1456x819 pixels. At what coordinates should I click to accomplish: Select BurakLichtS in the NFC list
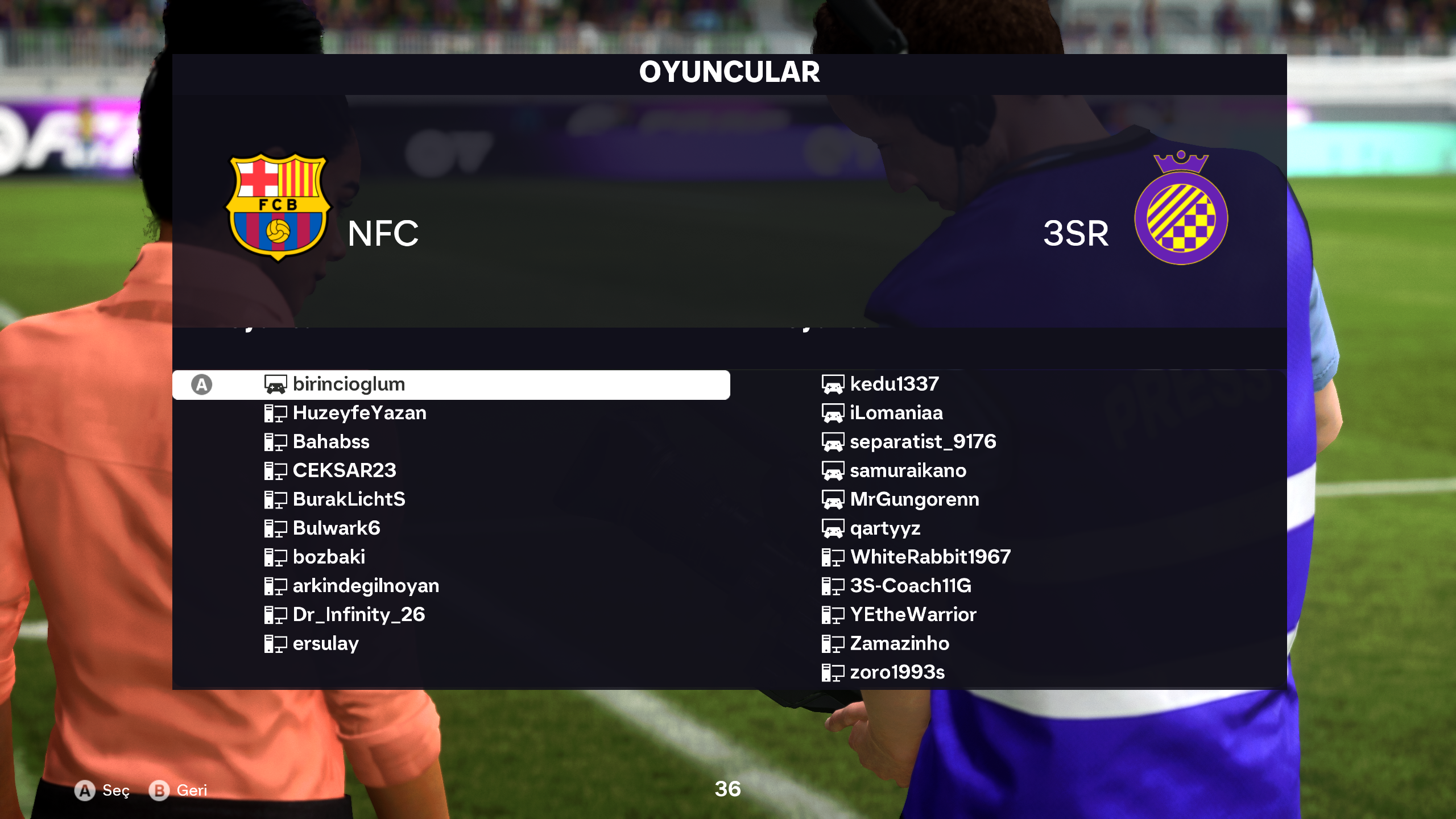click(x=349, y=499)
